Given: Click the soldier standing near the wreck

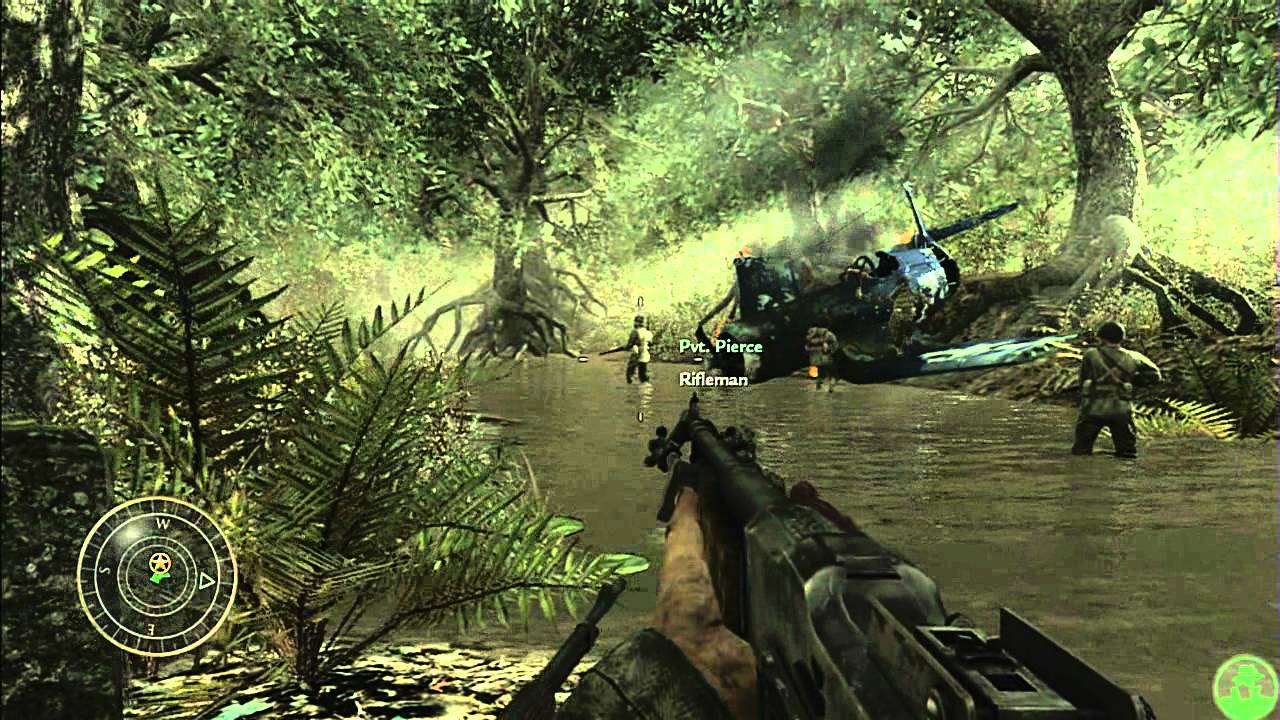Looking at the screenshot, I should [823, 350].
